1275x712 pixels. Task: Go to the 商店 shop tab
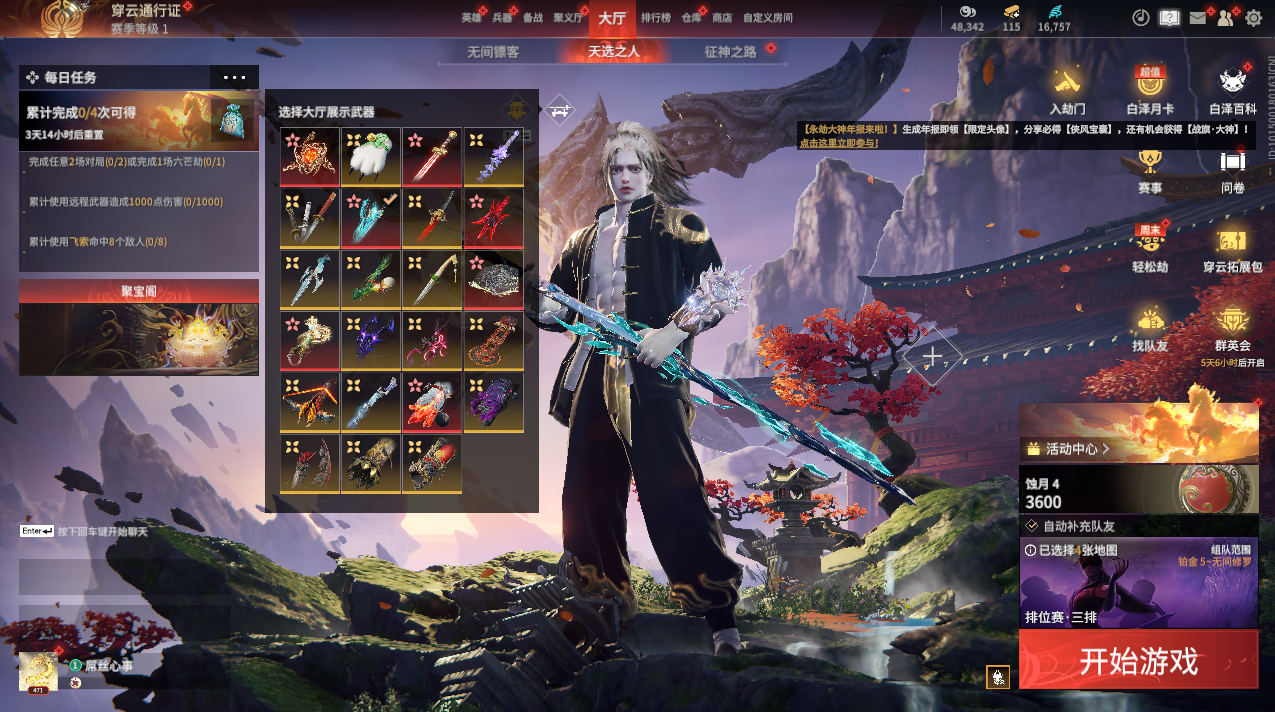point(721,18)
